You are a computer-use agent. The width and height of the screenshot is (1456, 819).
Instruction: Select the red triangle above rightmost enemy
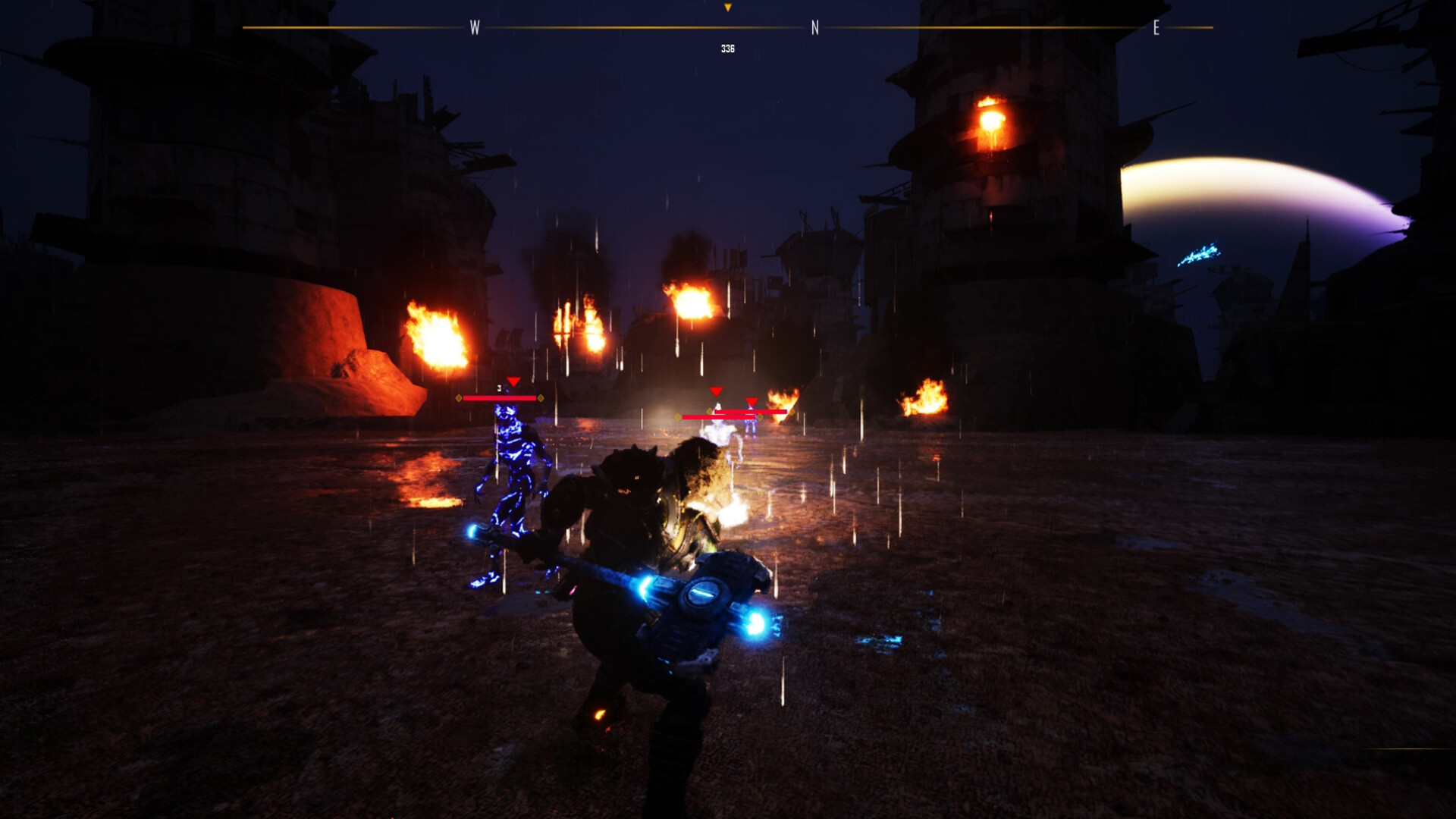click(750, 403)
